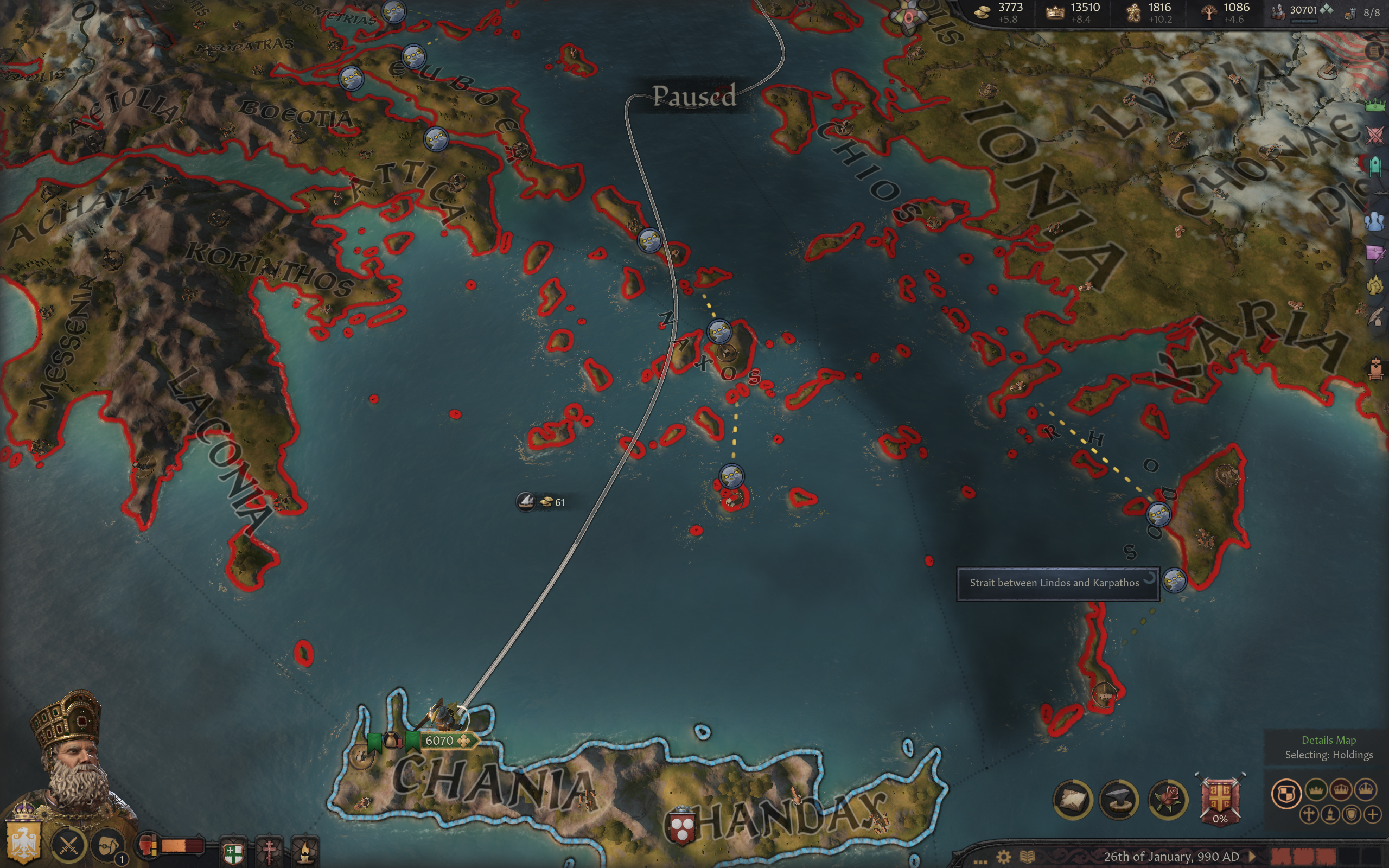Open the parchment map scheme icon
The height and width of the screenshot is (868, 1389).
(x=1072, y=799)
